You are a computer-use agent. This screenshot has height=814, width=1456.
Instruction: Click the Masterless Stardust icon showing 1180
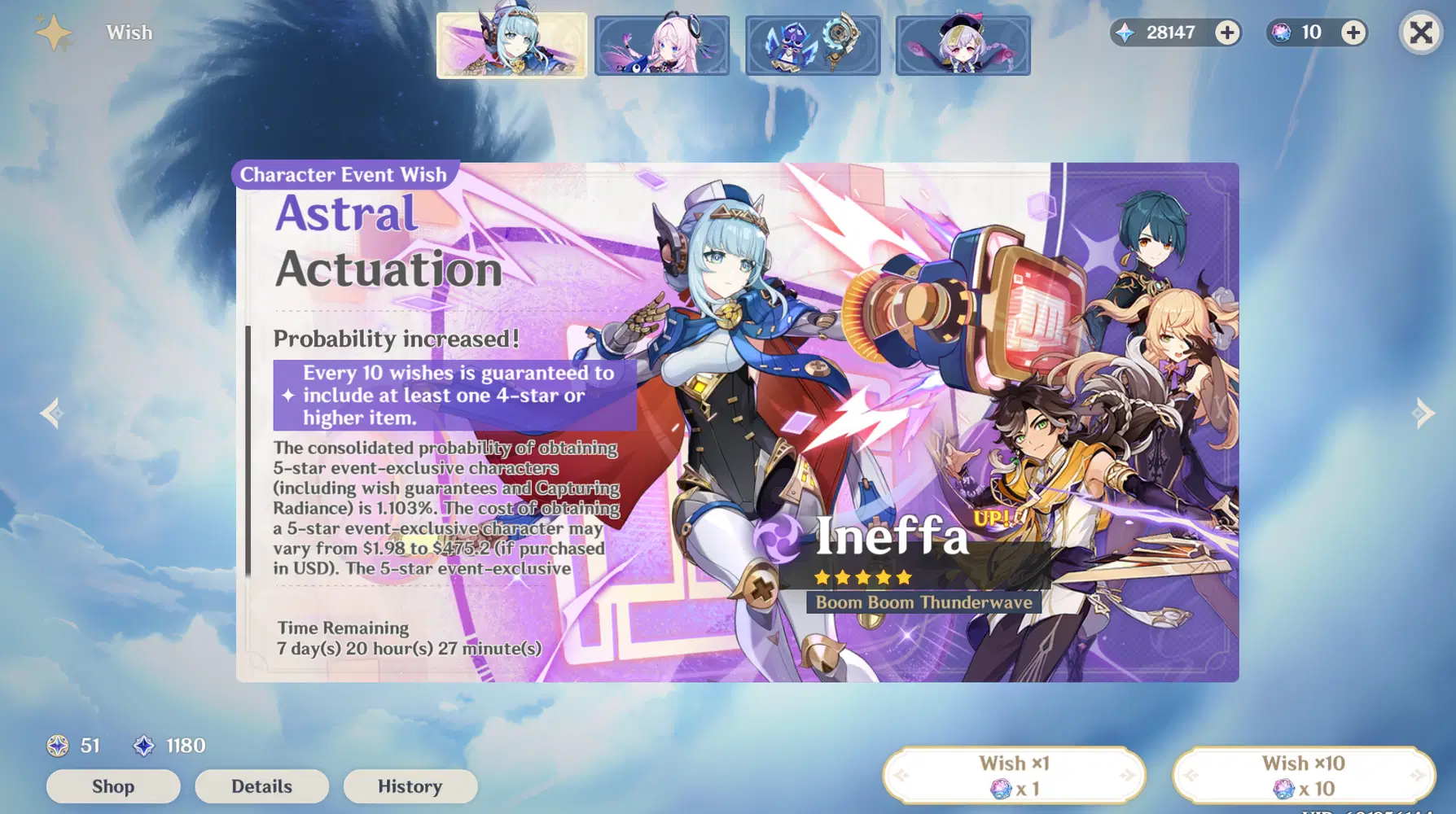pos(143,746)
